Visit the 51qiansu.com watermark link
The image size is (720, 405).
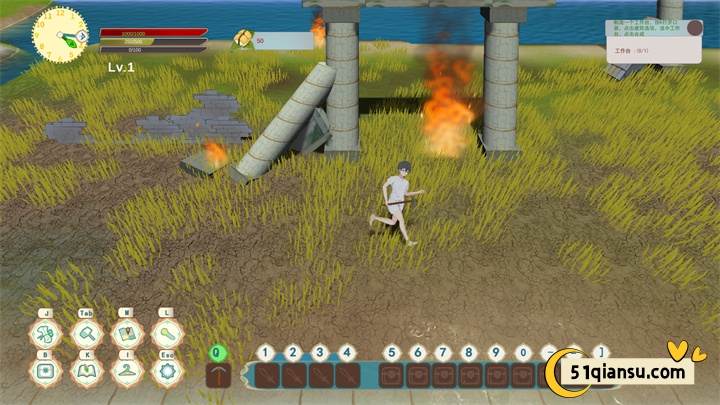coord(629,372)
